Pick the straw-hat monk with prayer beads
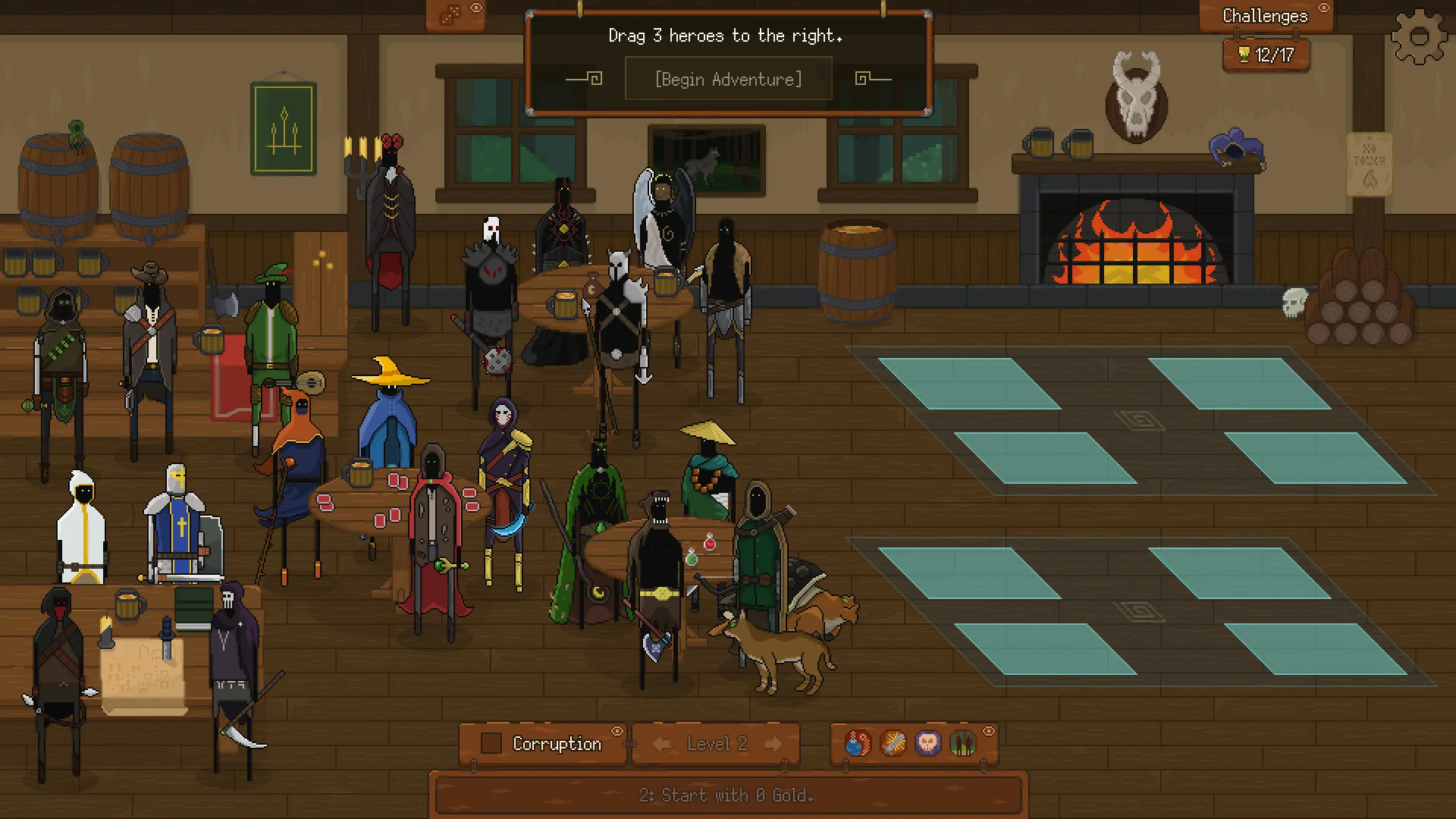 [x=708, y=470]
